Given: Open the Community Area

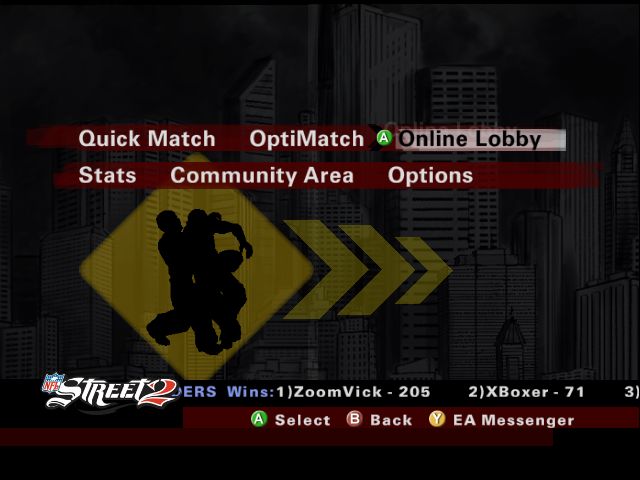Looking at the screenshot, I should tap(261, 175).
